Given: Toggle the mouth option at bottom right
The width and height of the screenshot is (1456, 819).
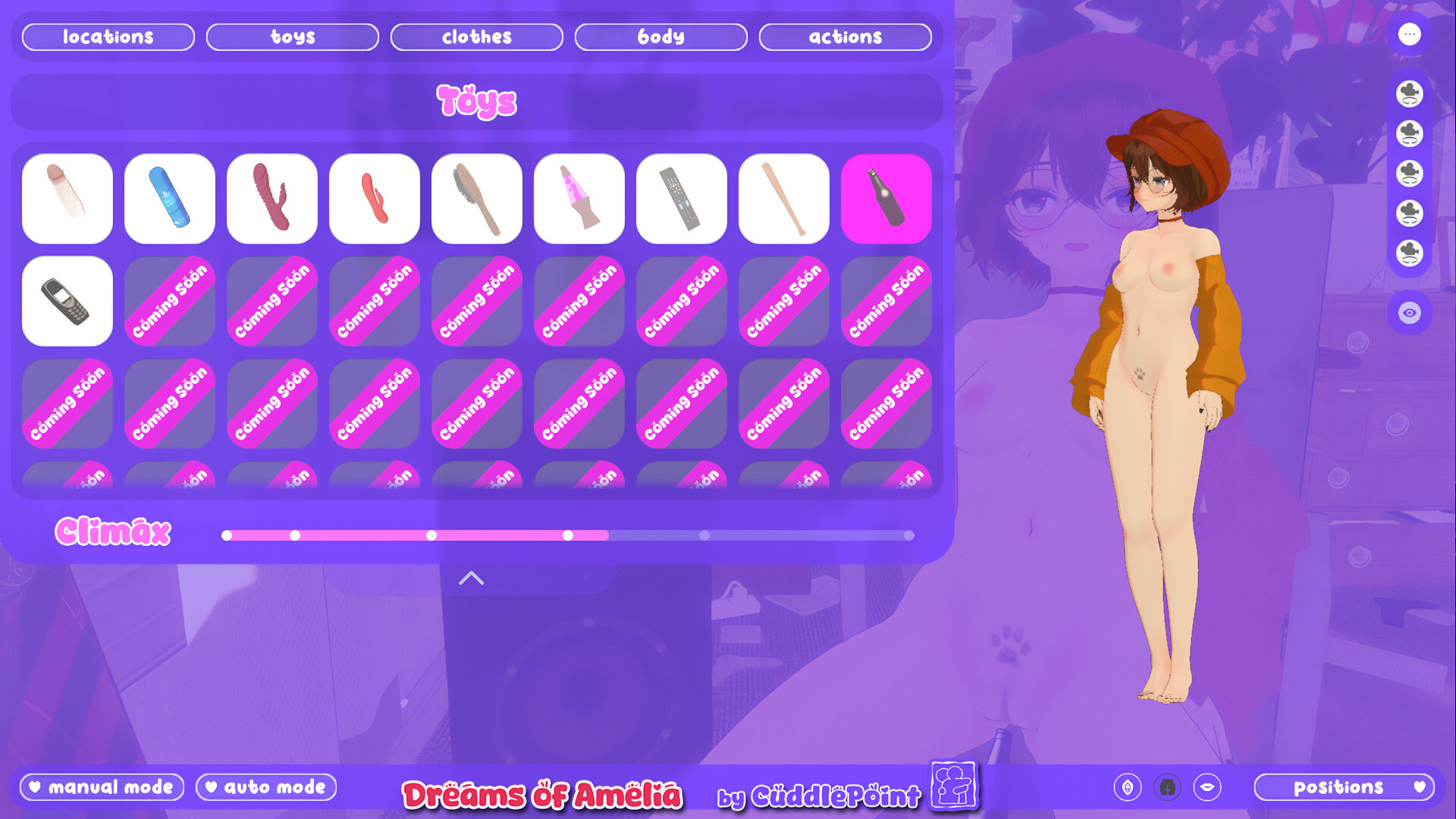Looking at the screenshot, I should pyautogui.click(x=1209, y=787).
